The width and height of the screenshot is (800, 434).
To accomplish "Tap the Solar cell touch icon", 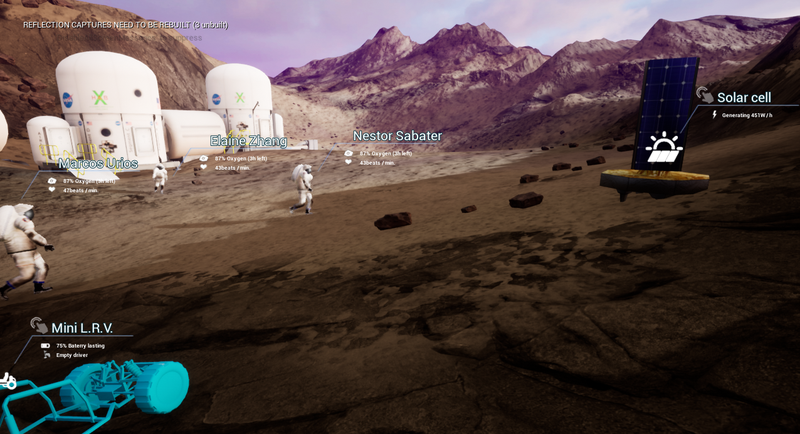I will point(705,95).
